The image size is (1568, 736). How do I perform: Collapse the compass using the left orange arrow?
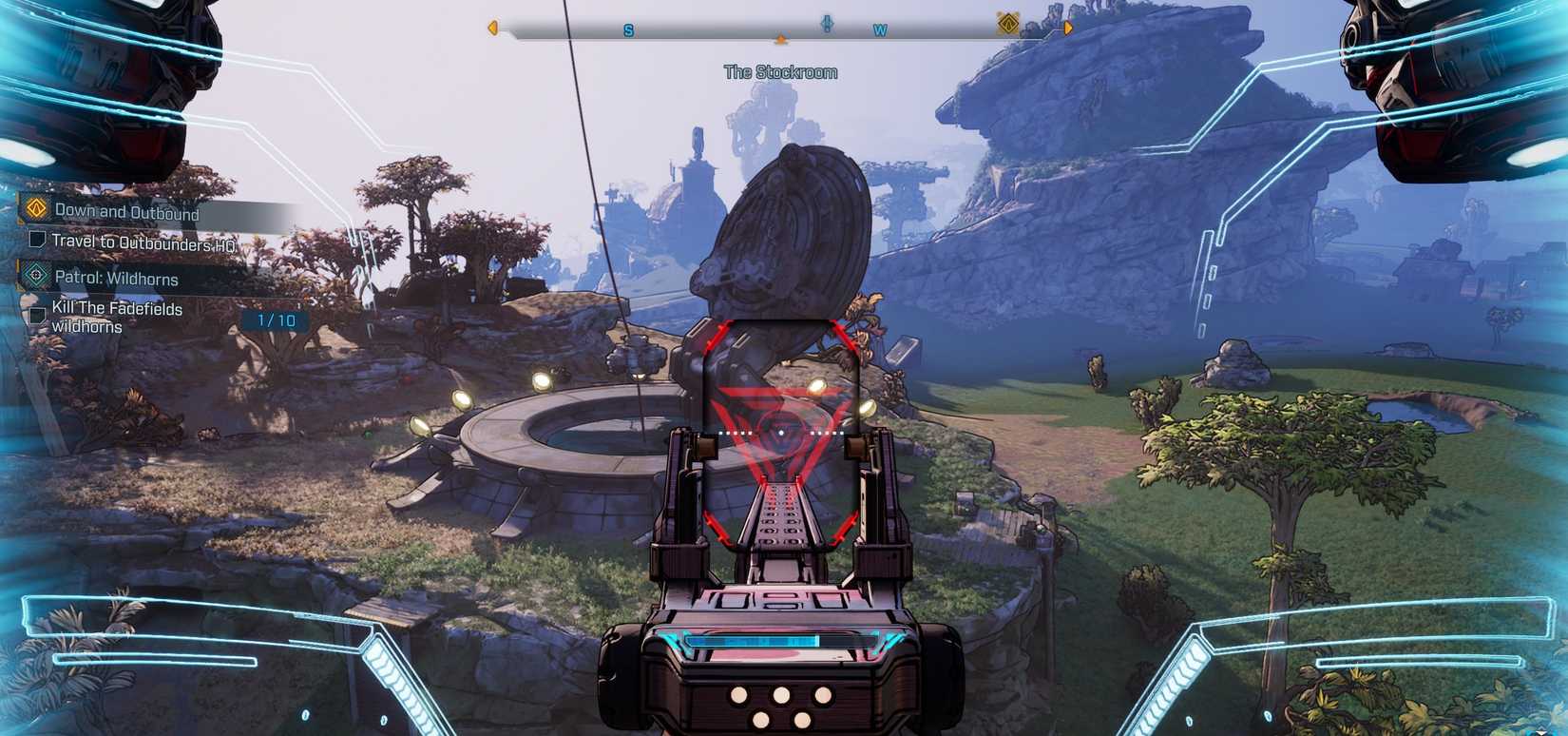[491, 29]
